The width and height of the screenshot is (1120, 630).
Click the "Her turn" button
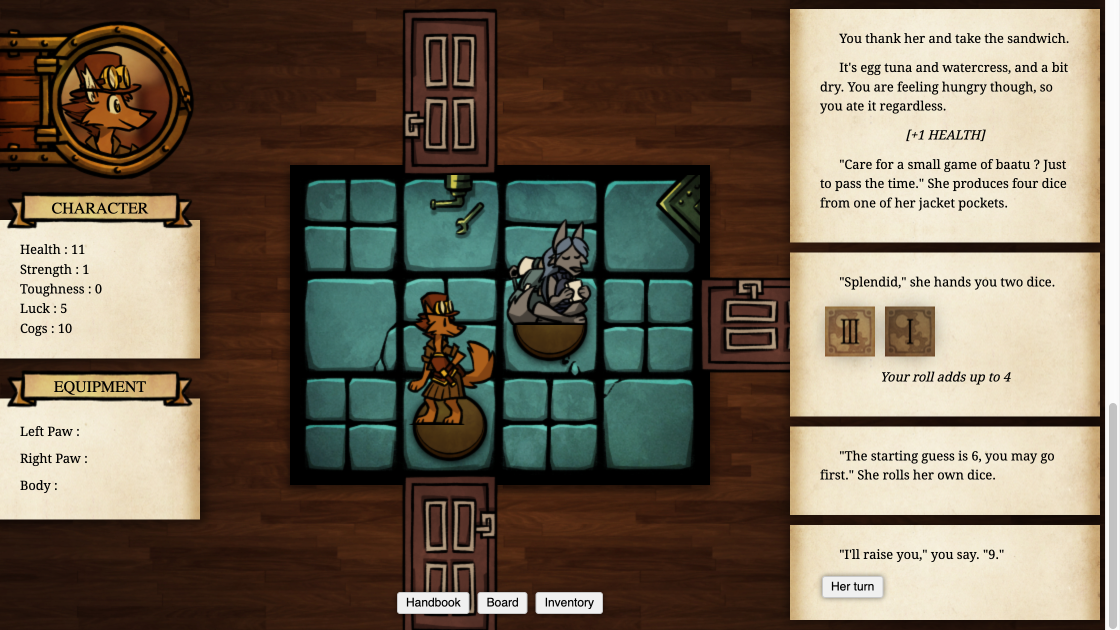852,587
